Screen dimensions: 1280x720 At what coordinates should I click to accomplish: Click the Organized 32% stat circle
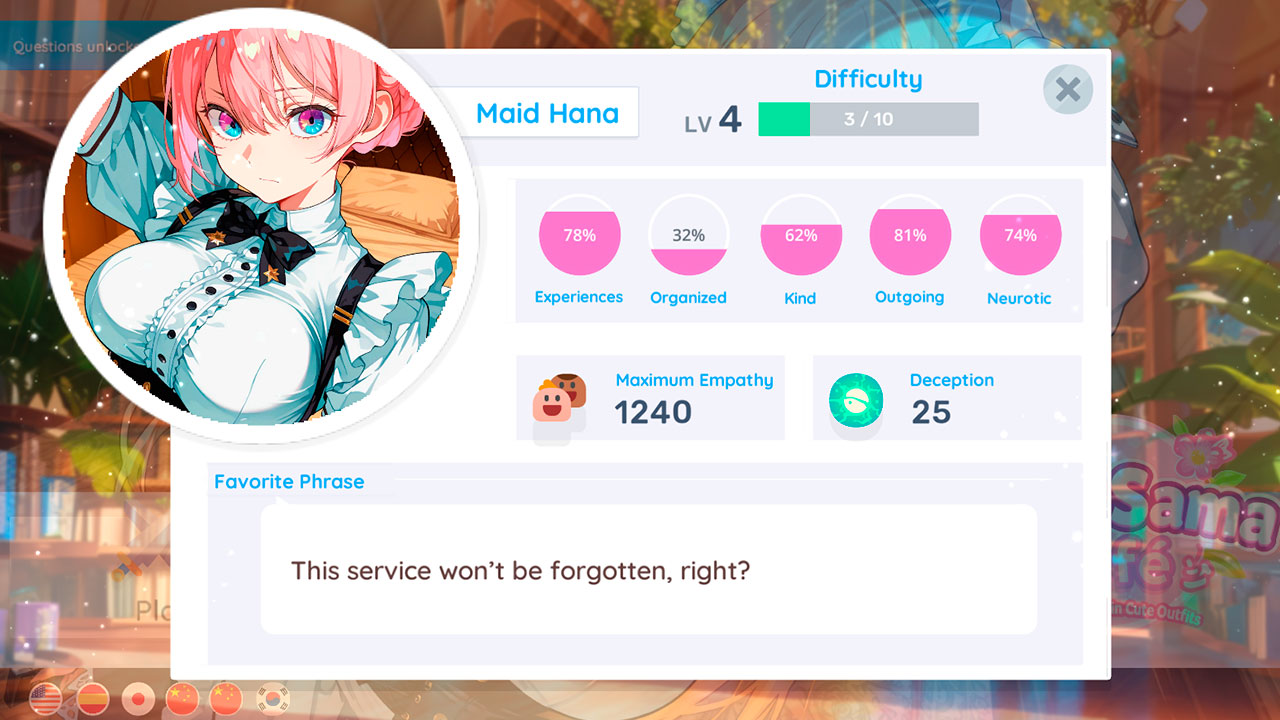[x=690, y=237]
